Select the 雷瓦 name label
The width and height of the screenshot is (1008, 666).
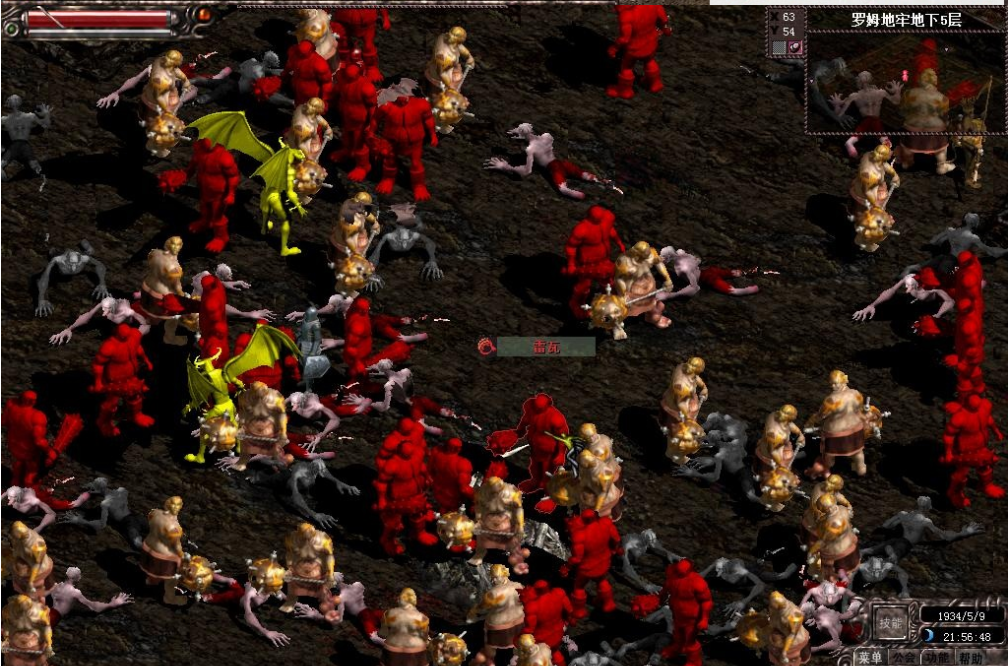(x=545, y=346)
